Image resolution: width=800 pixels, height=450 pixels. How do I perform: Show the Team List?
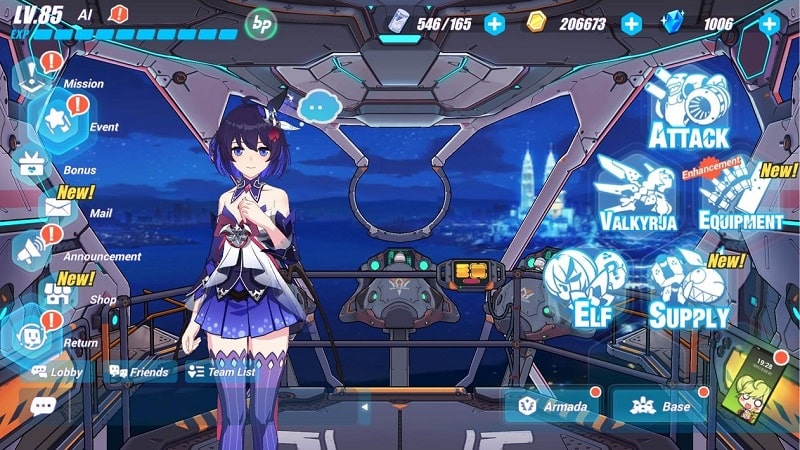[221, 372]
